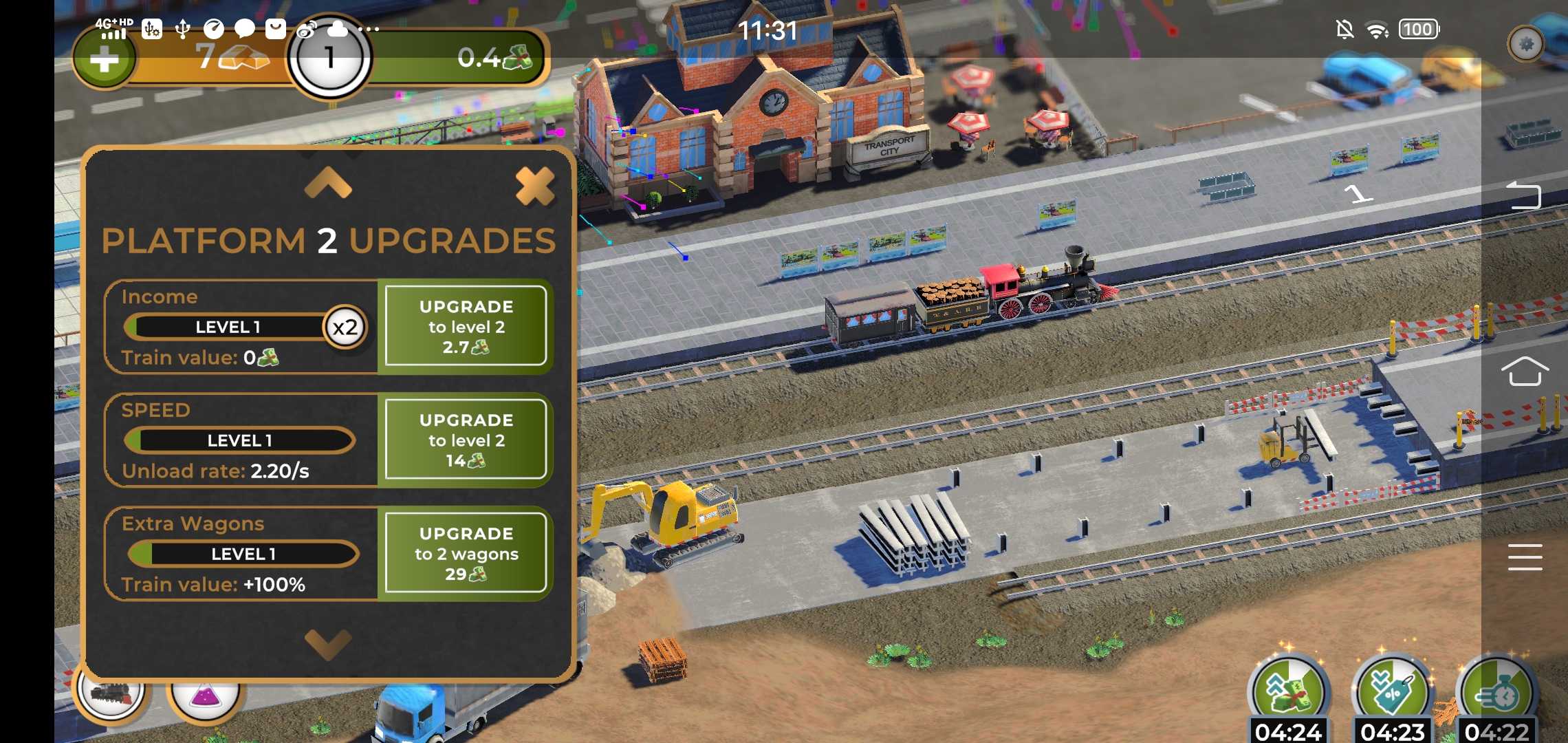This screenshot has height=743, width=1568.
Task: Upgrade Speed to level 2
Action: click(x=466, y=440)
